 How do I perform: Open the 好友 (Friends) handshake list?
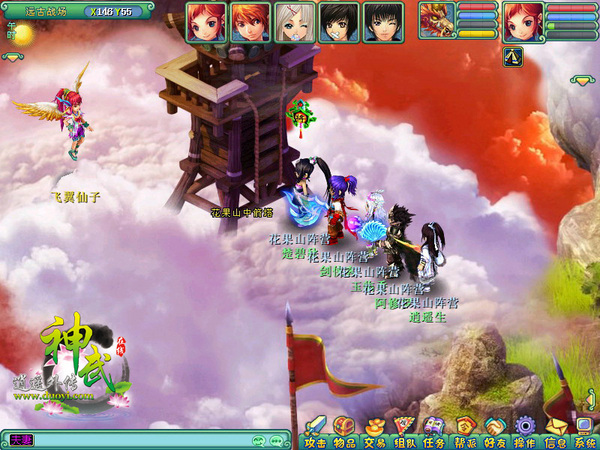[495, 430]
